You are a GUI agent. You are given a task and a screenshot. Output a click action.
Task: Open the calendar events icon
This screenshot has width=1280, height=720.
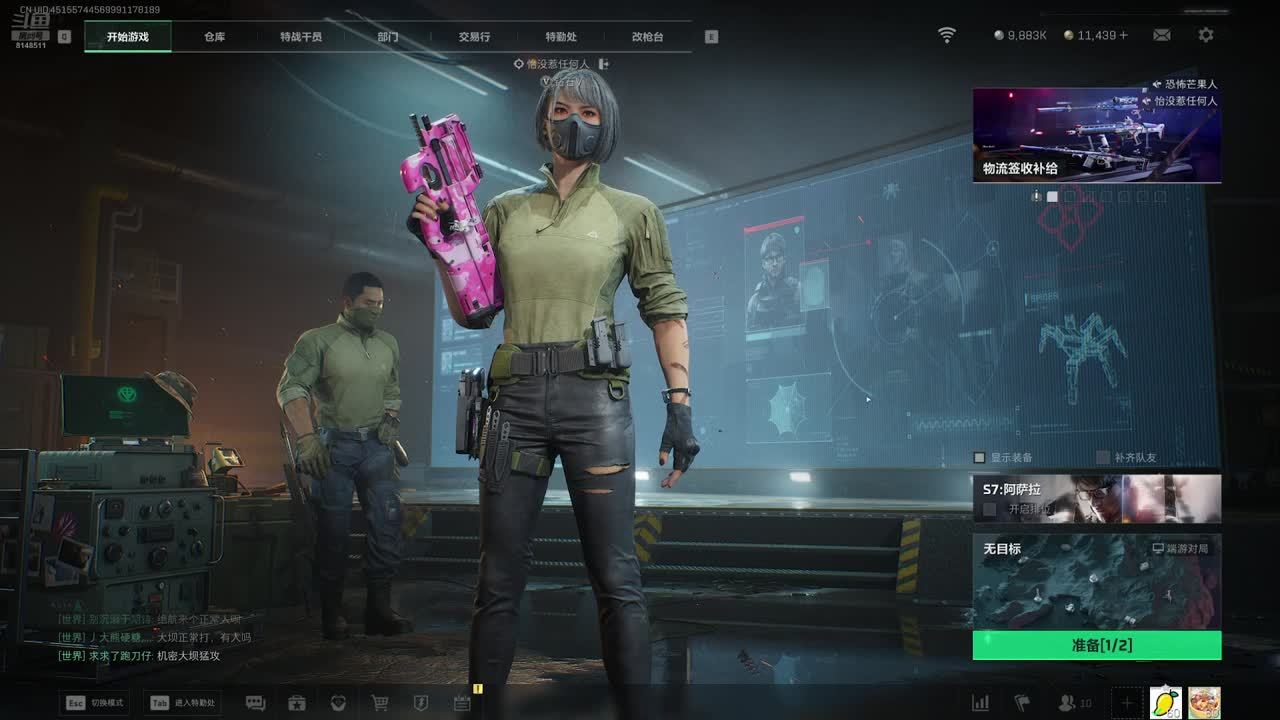[x=461, y=703]
